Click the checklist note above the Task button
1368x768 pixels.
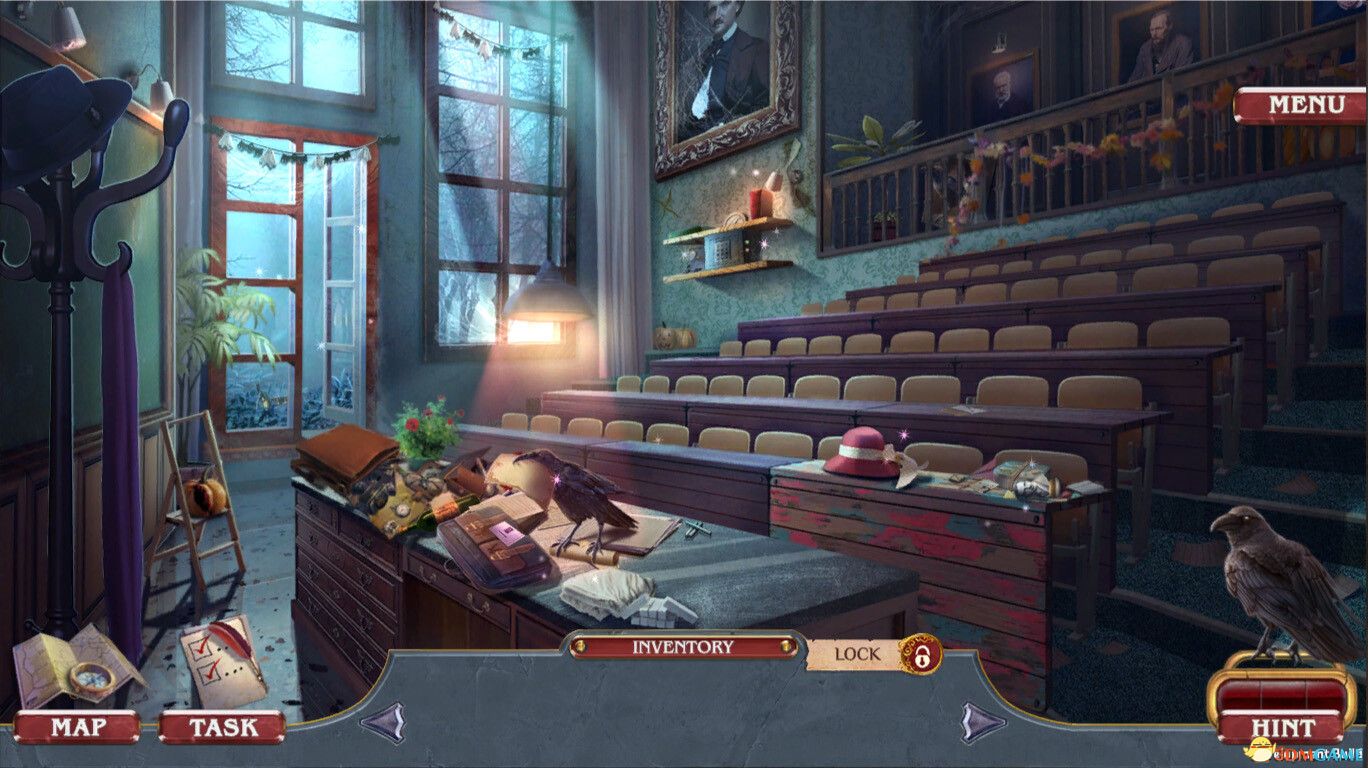222,662
